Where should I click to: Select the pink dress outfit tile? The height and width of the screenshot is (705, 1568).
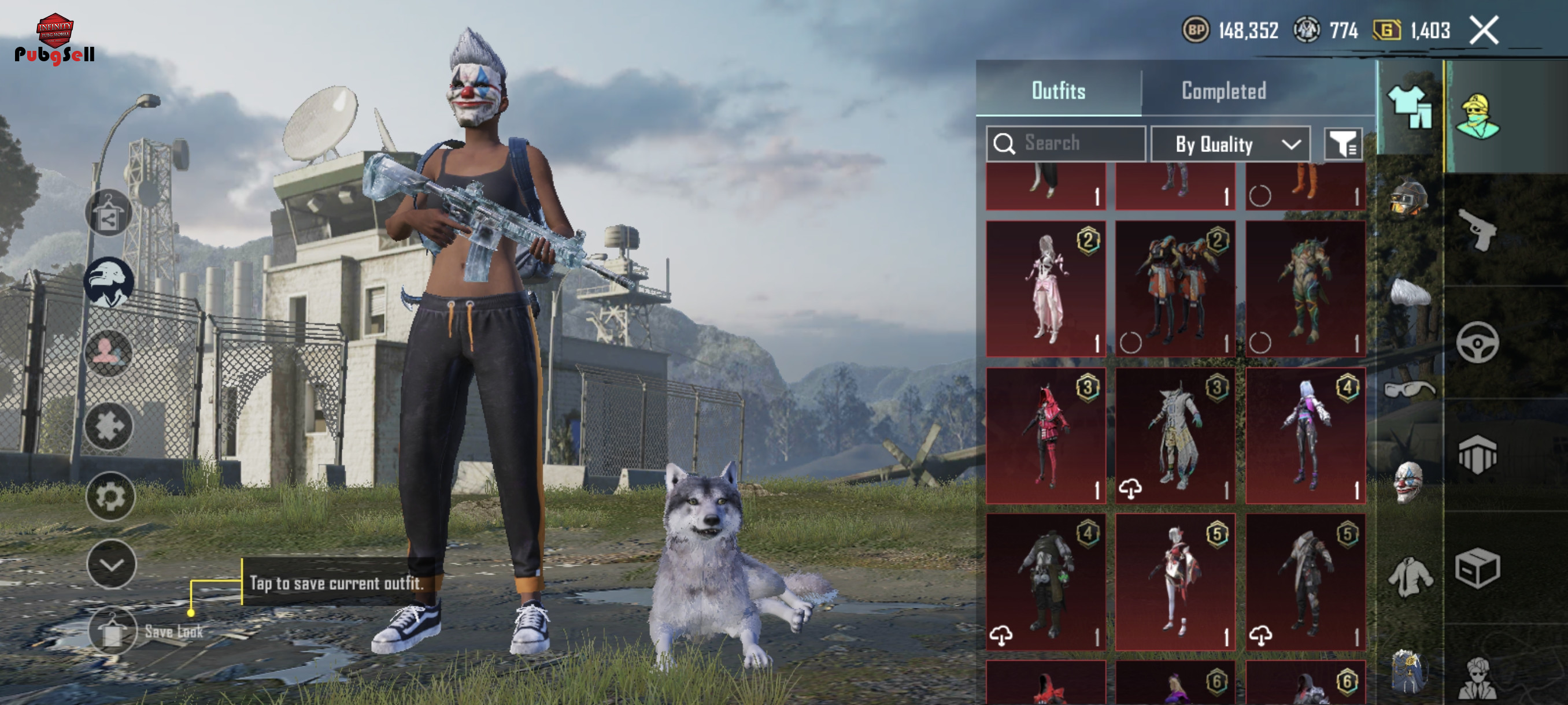click(1046, 288)
